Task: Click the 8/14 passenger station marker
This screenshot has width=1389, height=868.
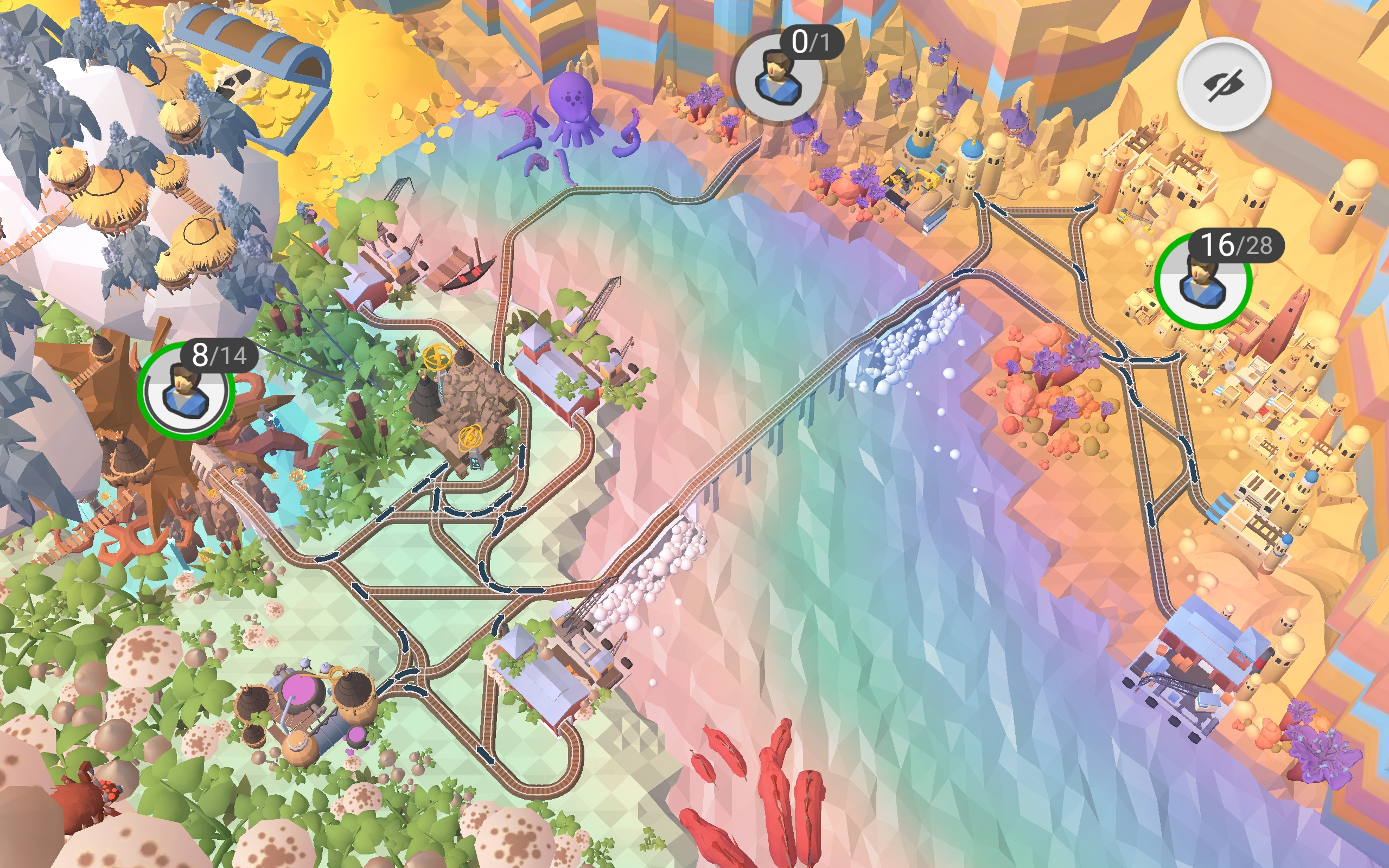Action: pos(186,391)
